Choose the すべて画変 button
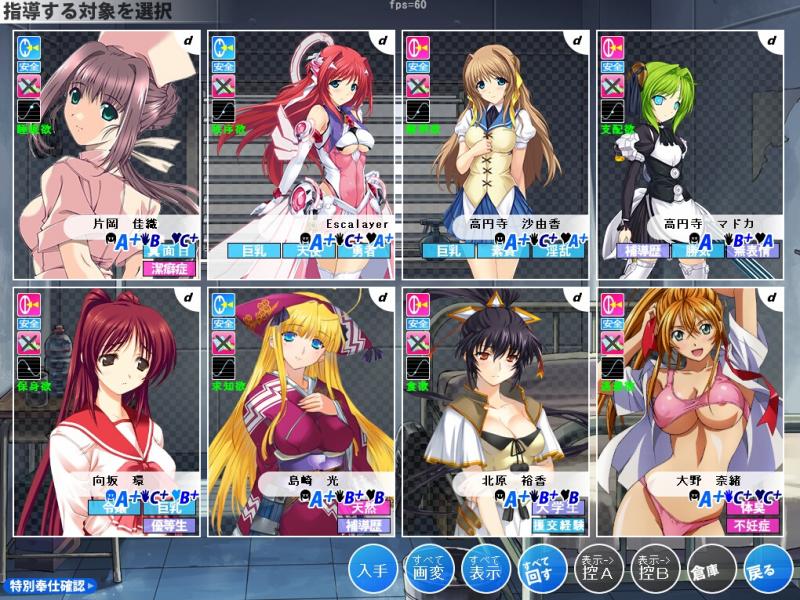800x600 pixels. coord(427,570)
